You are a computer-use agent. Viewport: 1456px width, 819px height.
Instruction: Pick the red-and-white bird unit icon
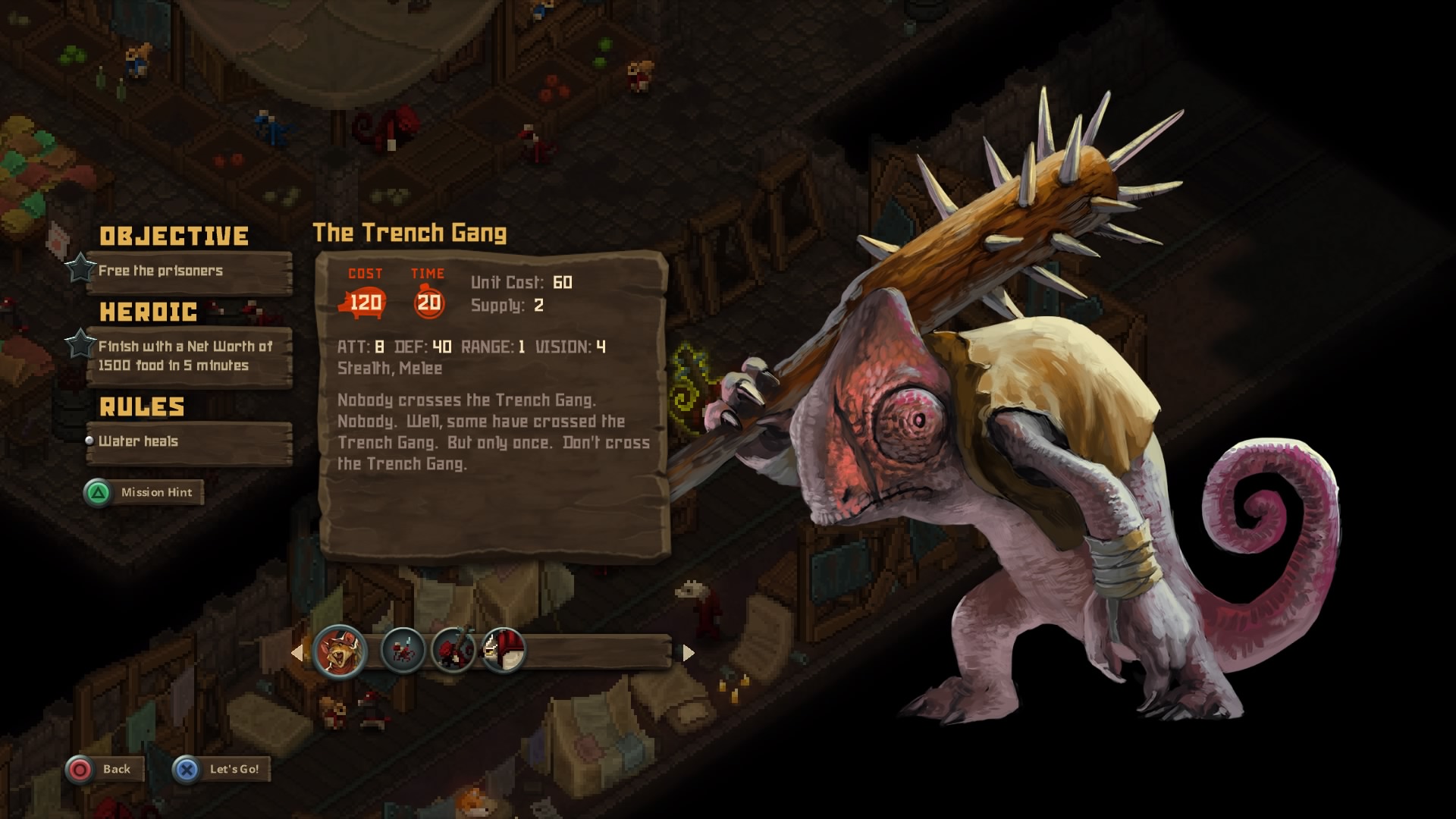[x=502, y=651]
